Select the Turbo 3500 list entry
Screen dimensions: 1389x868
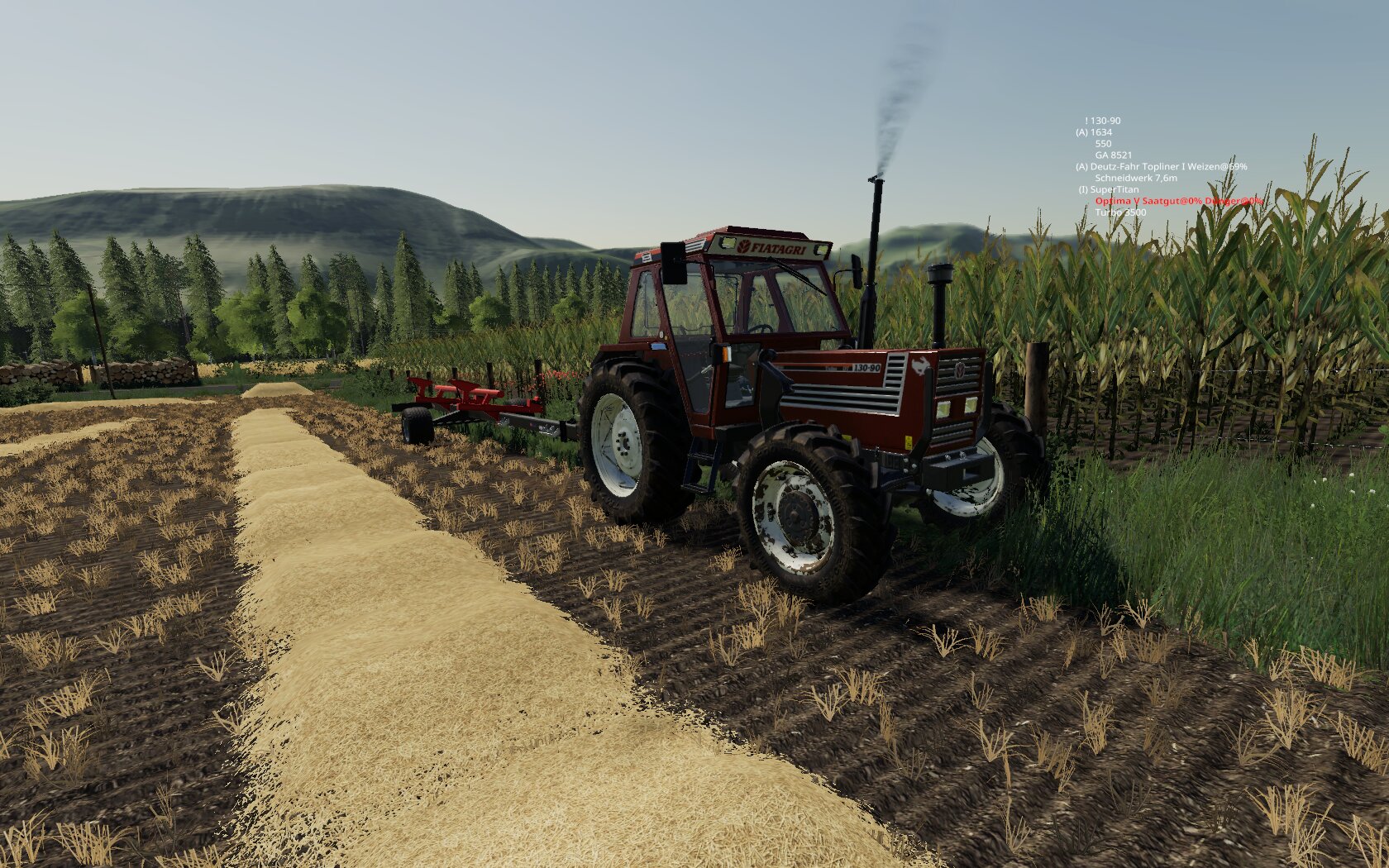(x=1120, y=212)
